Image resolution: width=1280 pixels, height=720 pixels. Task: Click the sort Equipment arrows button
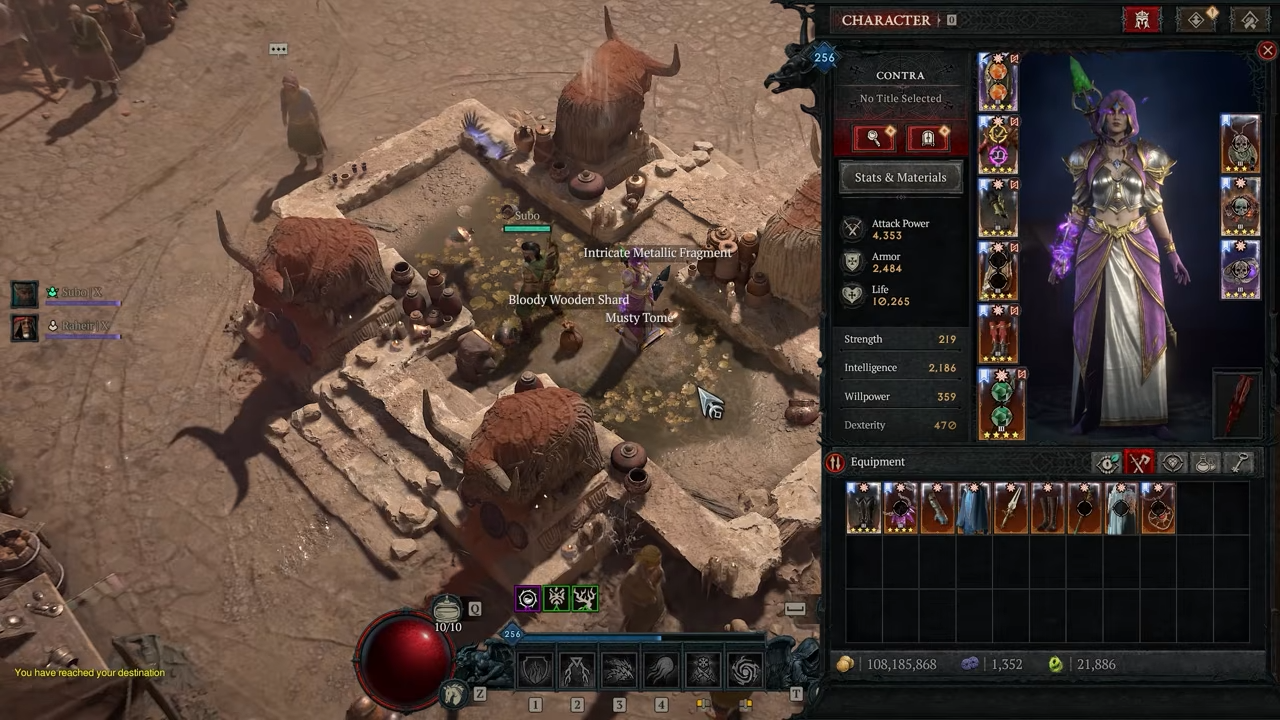(835, 462)
